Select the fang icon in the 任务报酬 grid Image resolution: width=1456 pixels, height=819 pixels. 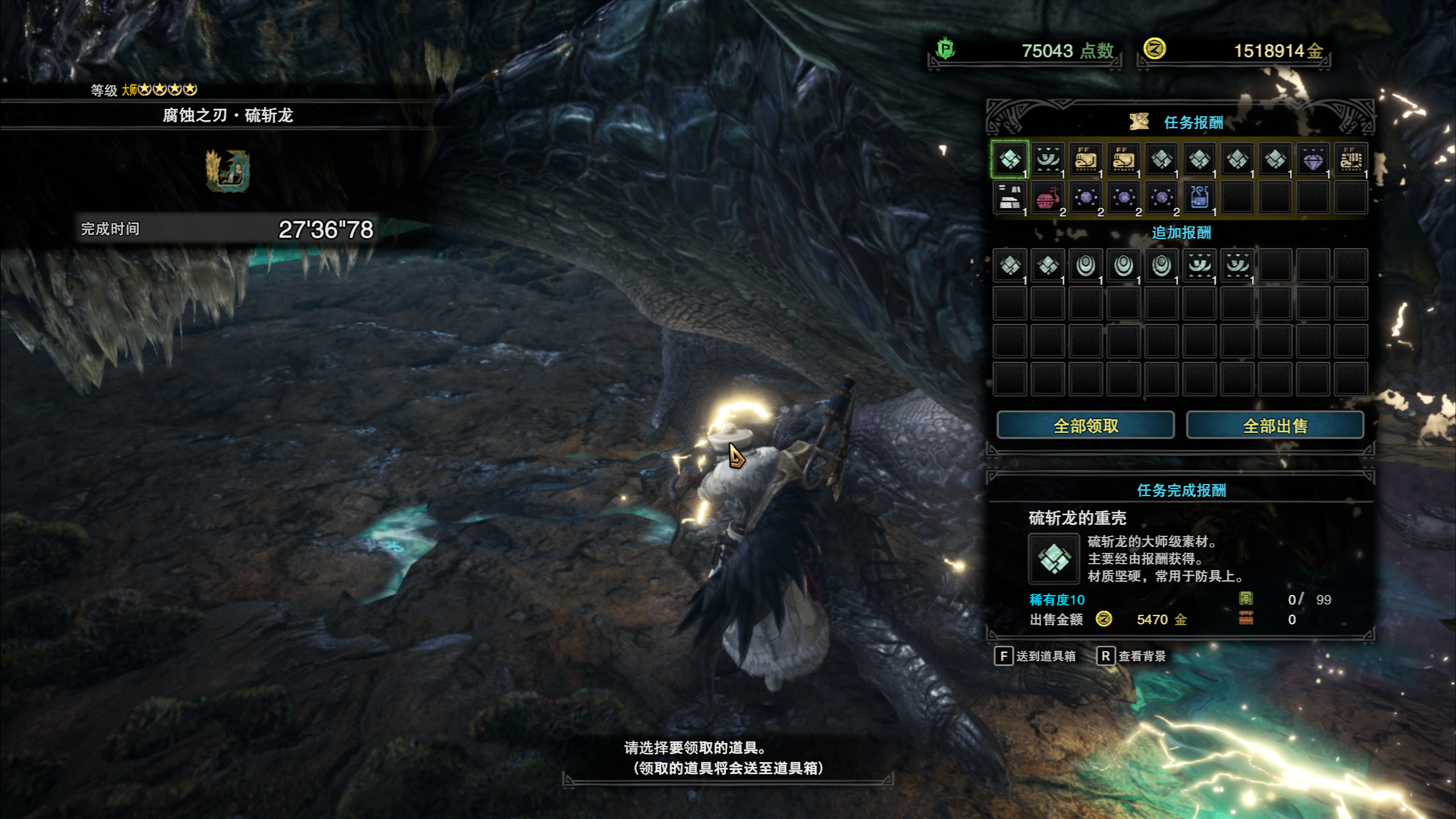[1048, 160]
